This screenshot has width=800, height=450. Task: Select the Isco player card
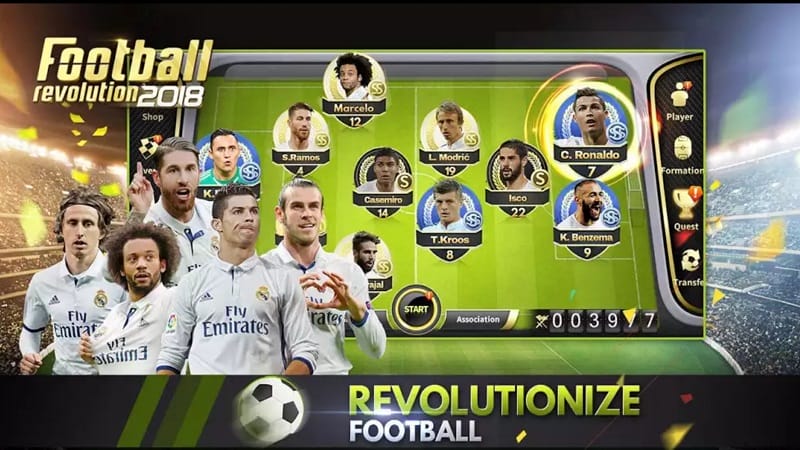tap(517, 178)
